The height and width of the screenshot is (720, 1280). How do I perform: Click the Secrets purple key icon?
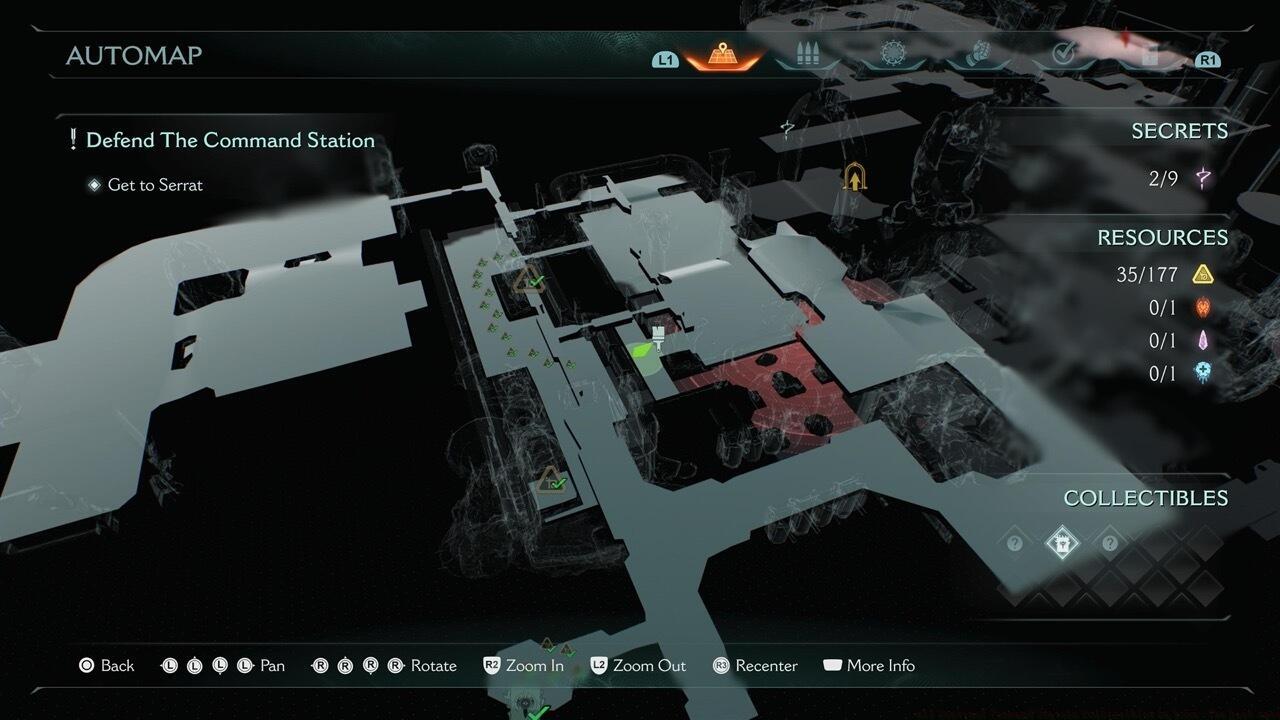point(1203,180)
